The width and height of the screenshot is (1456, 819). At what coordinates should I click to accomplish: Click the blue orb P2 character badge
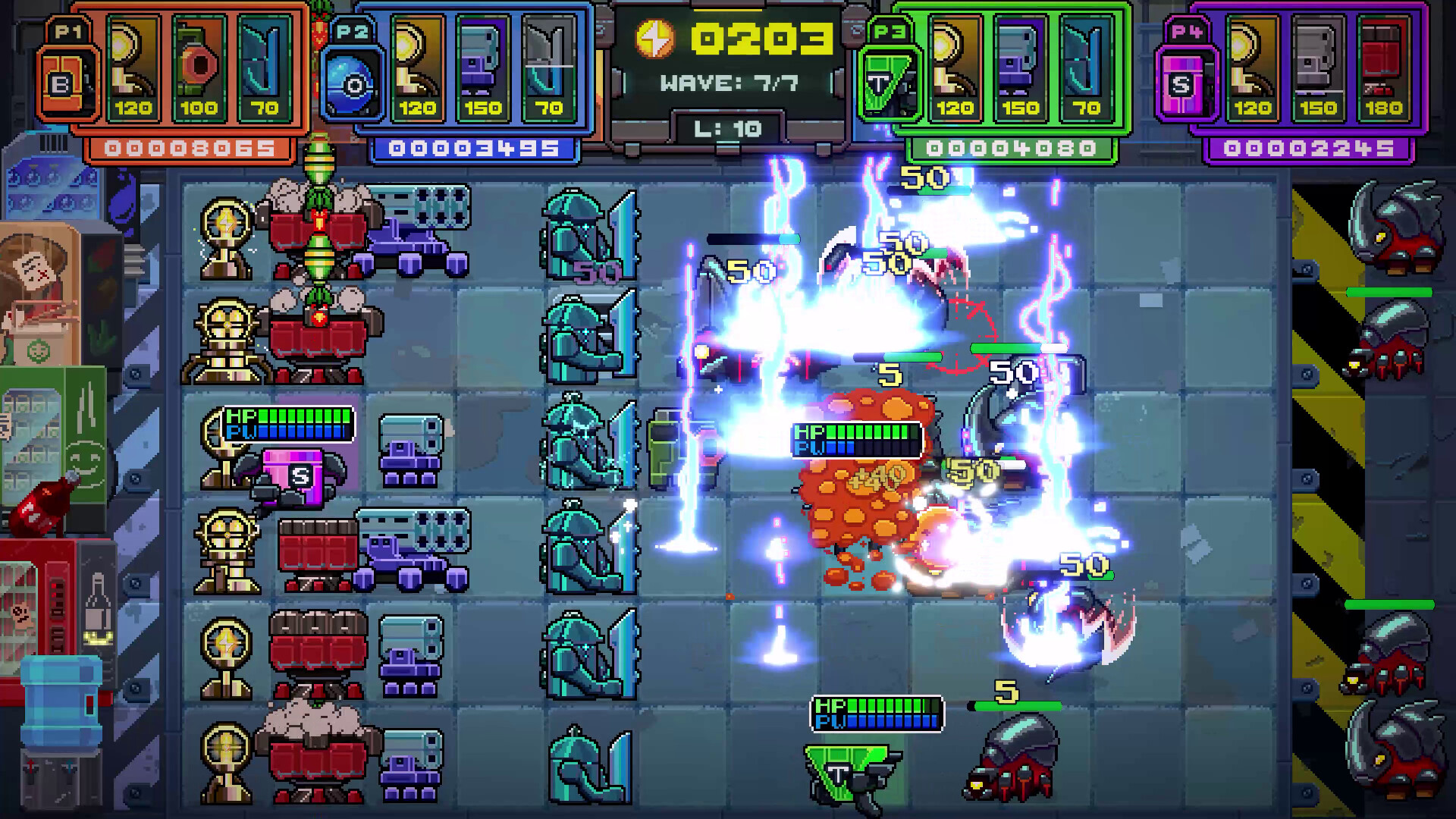tap(353, 80)
